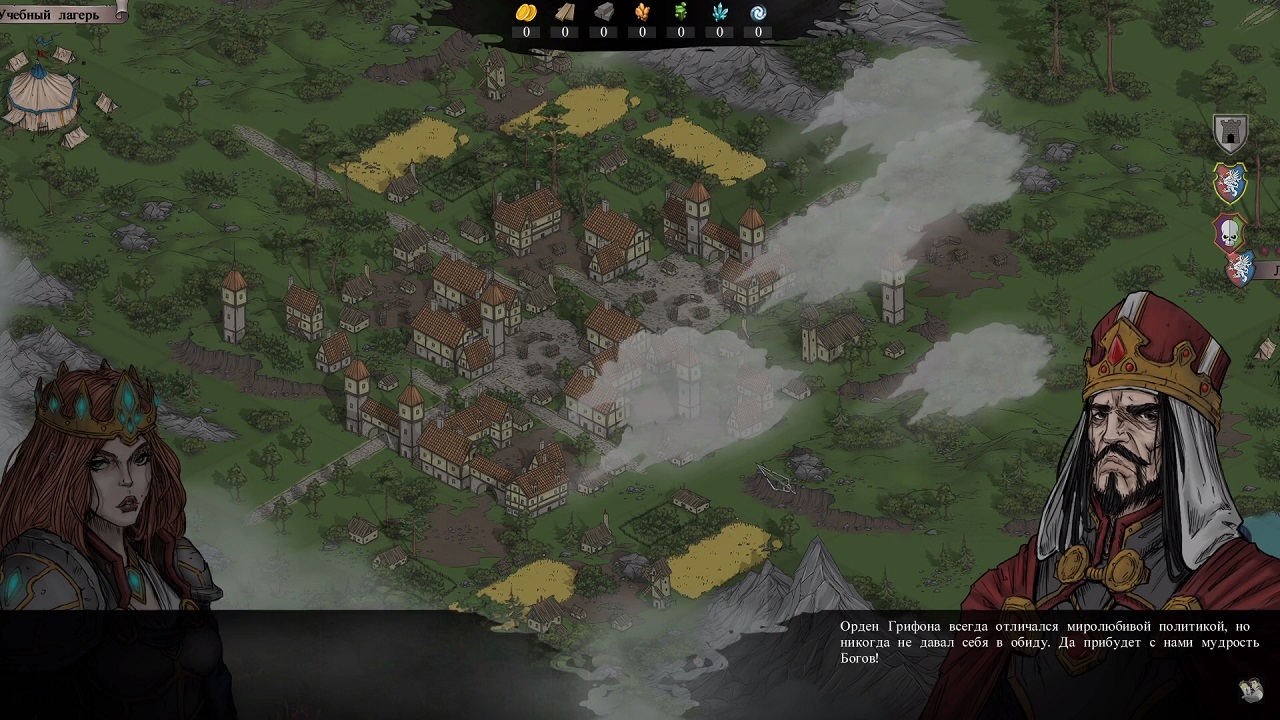This screenshot has height=720, width=1280.
Task: Click the griffin shield attached to the label tab
Action: [1241, 269]
